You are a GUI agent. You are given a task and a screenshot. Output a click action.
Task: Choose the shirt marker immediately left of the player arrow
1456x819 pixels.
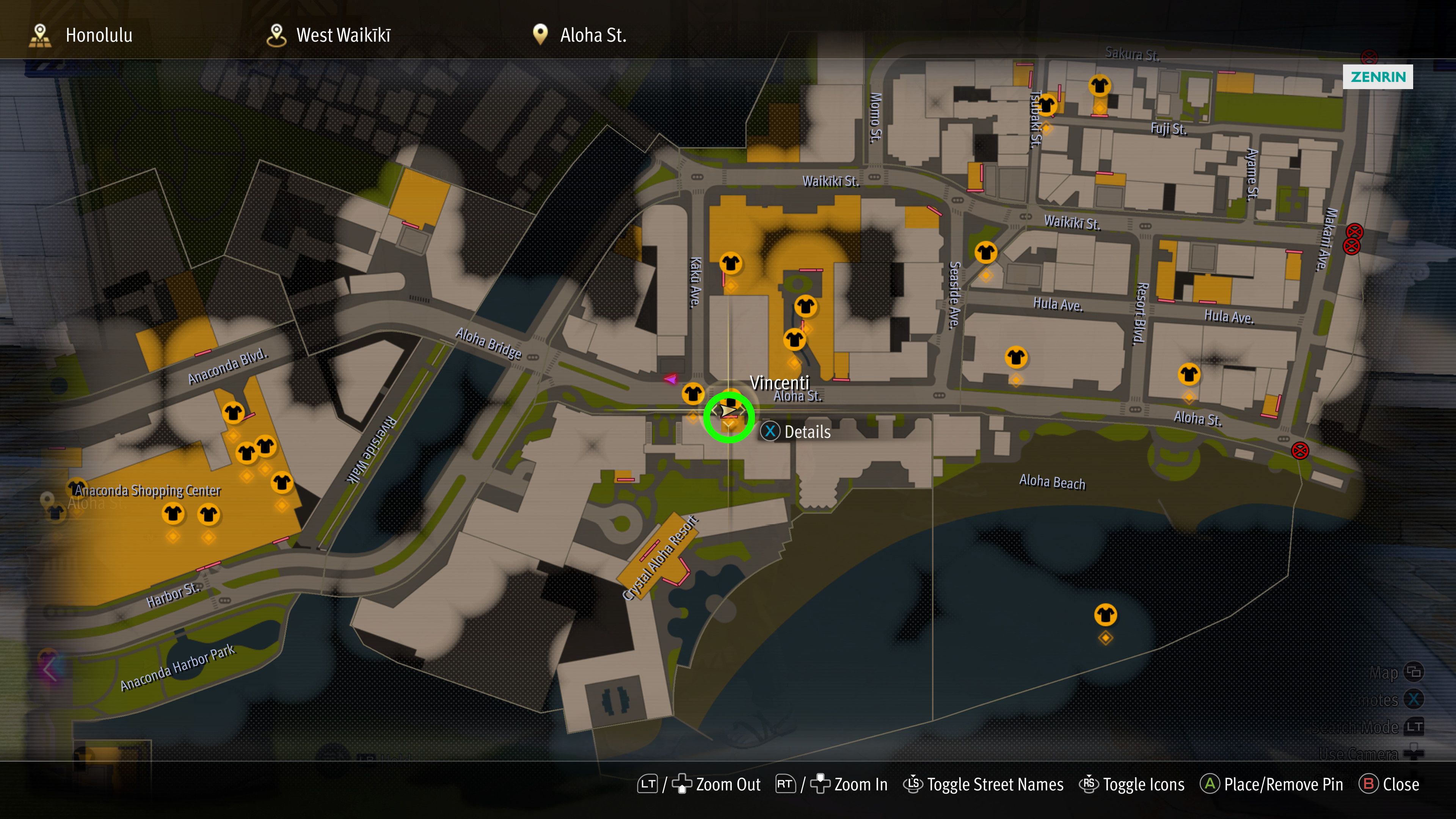pyautogui.click(x=693, y=394)
